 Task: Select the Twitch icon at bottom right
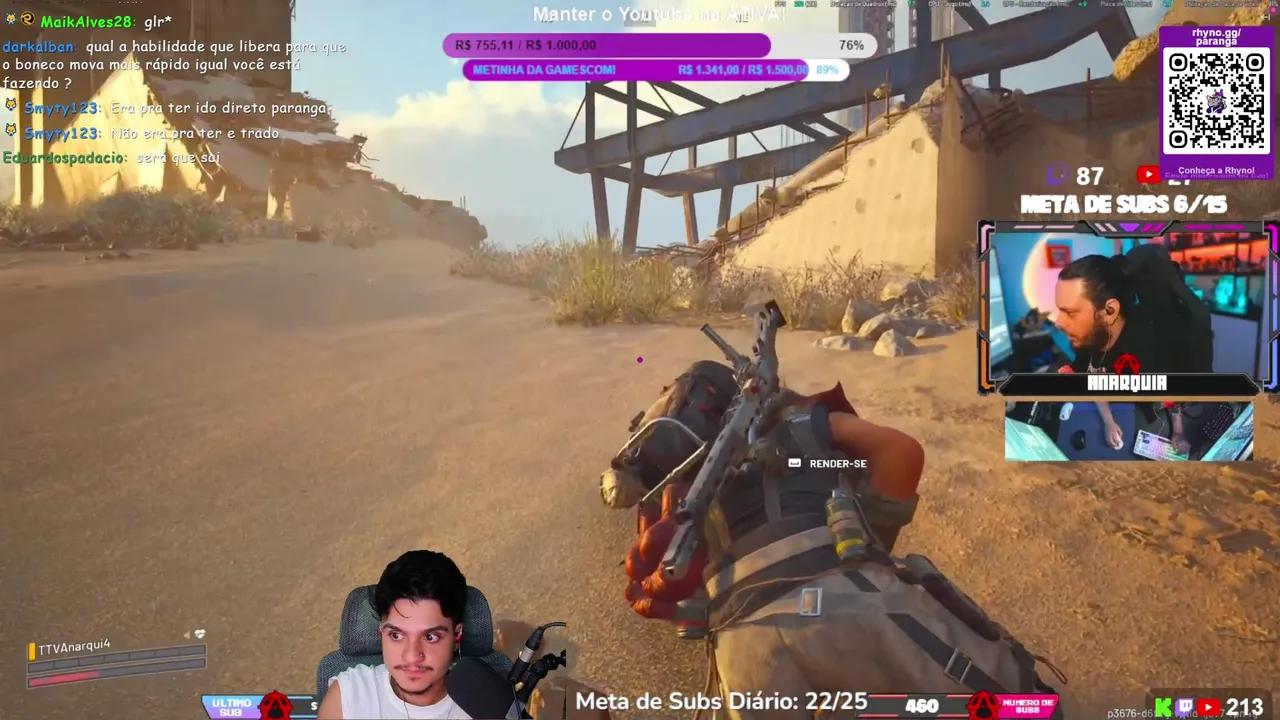point(1185,705)
